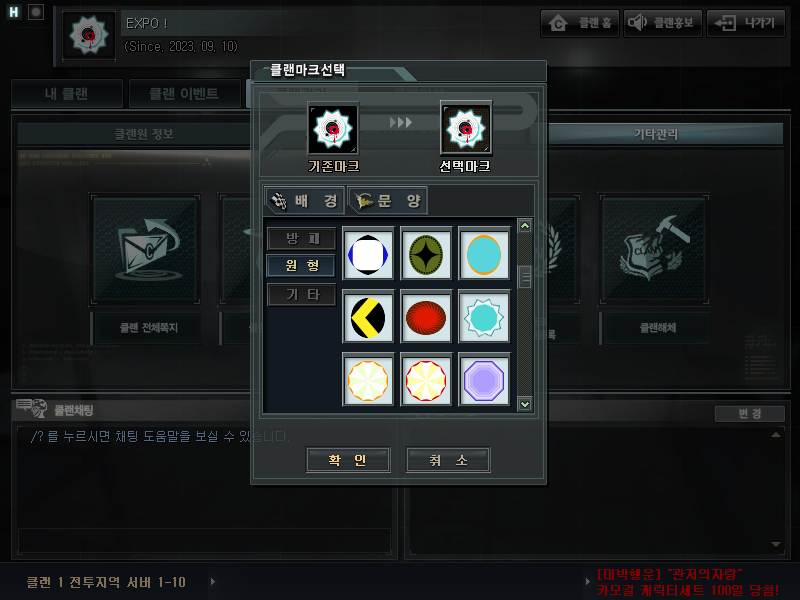Open the 문양 pattern tab

[x=388, y=201]
